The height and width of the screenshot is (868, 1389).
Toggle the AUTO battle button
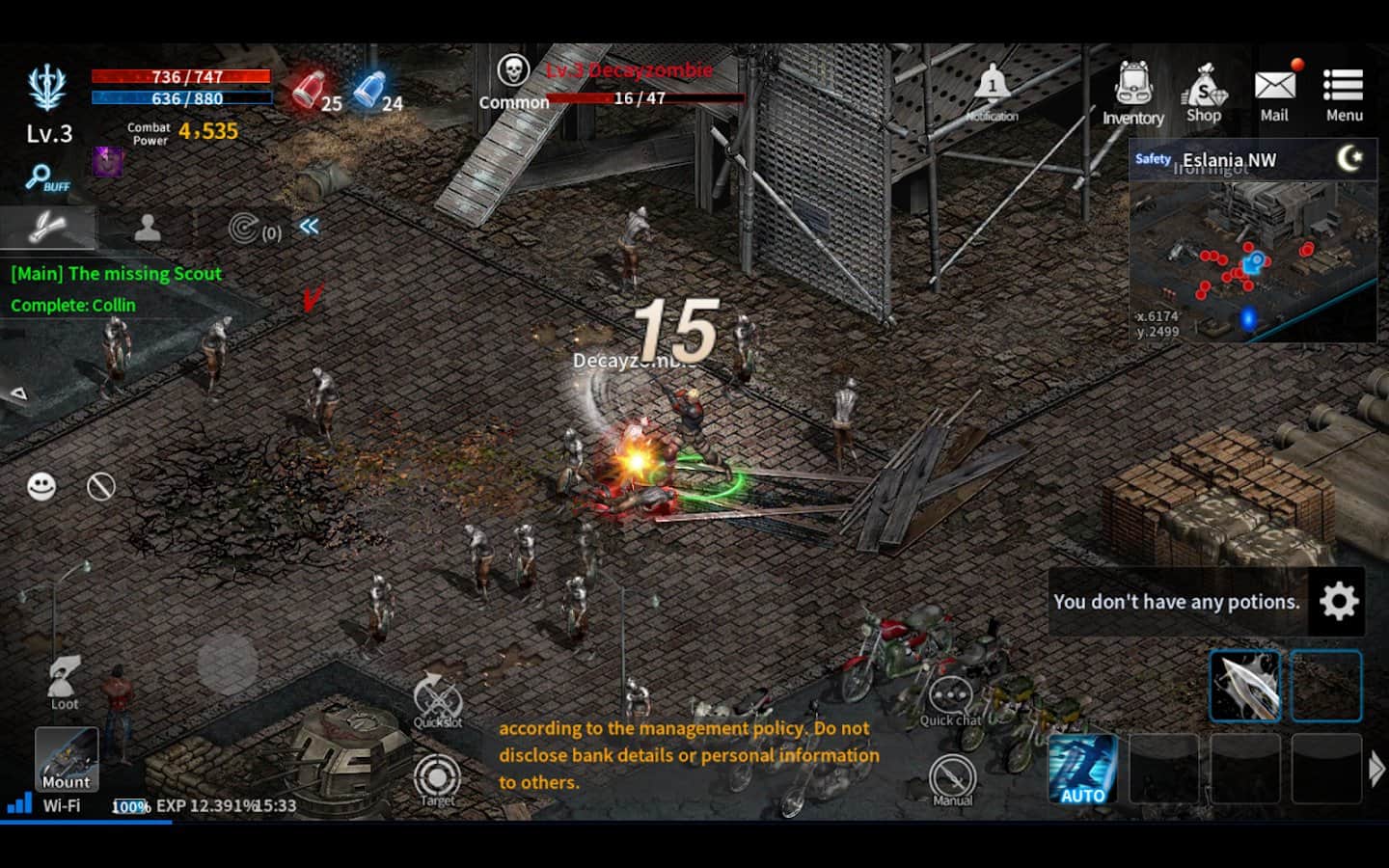tap(1082, 769)
